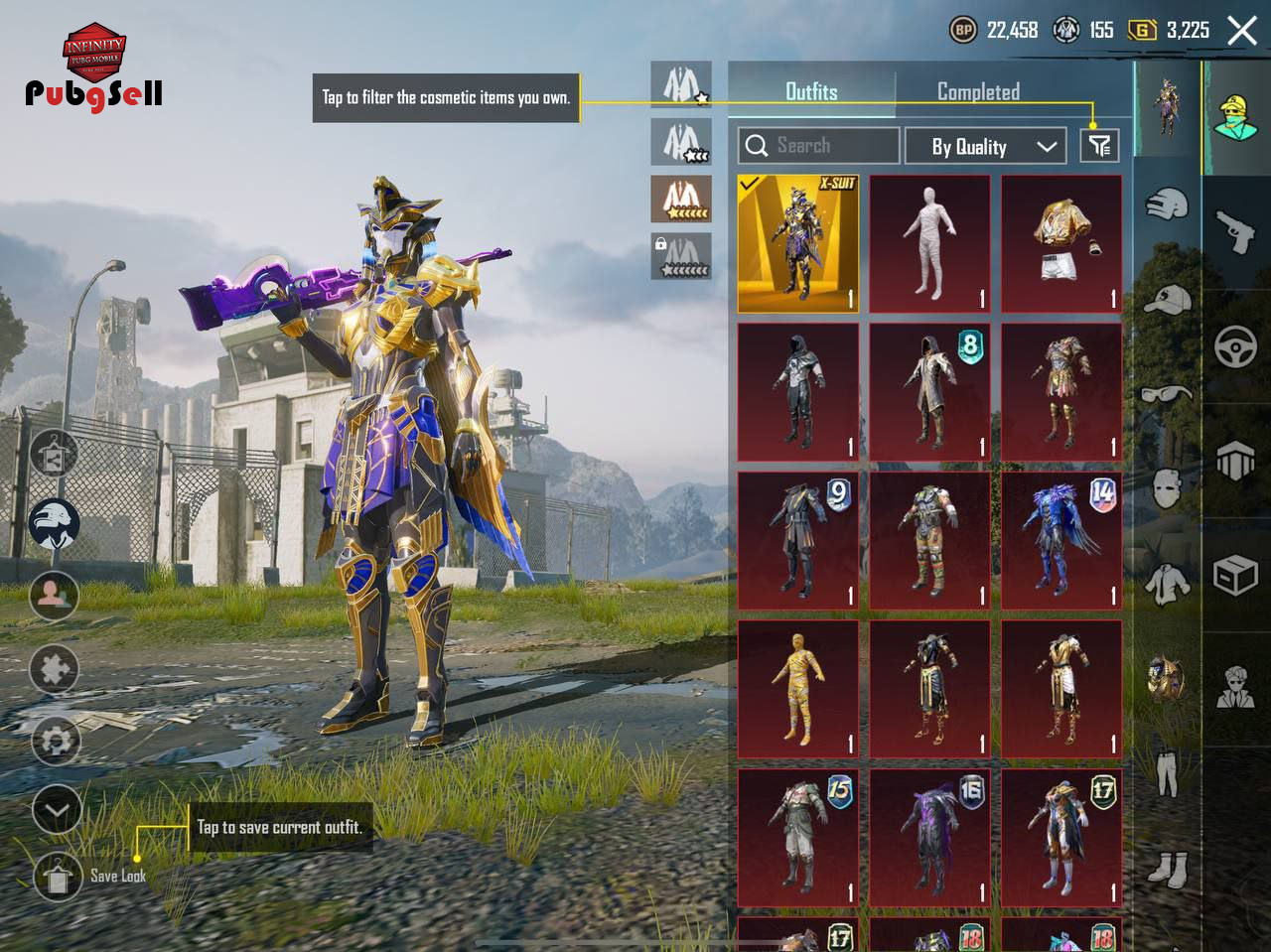Toggle the owned items filter button
Image resolution: width=1271 pixels, height=952 pixels.
coord(1099,146)
